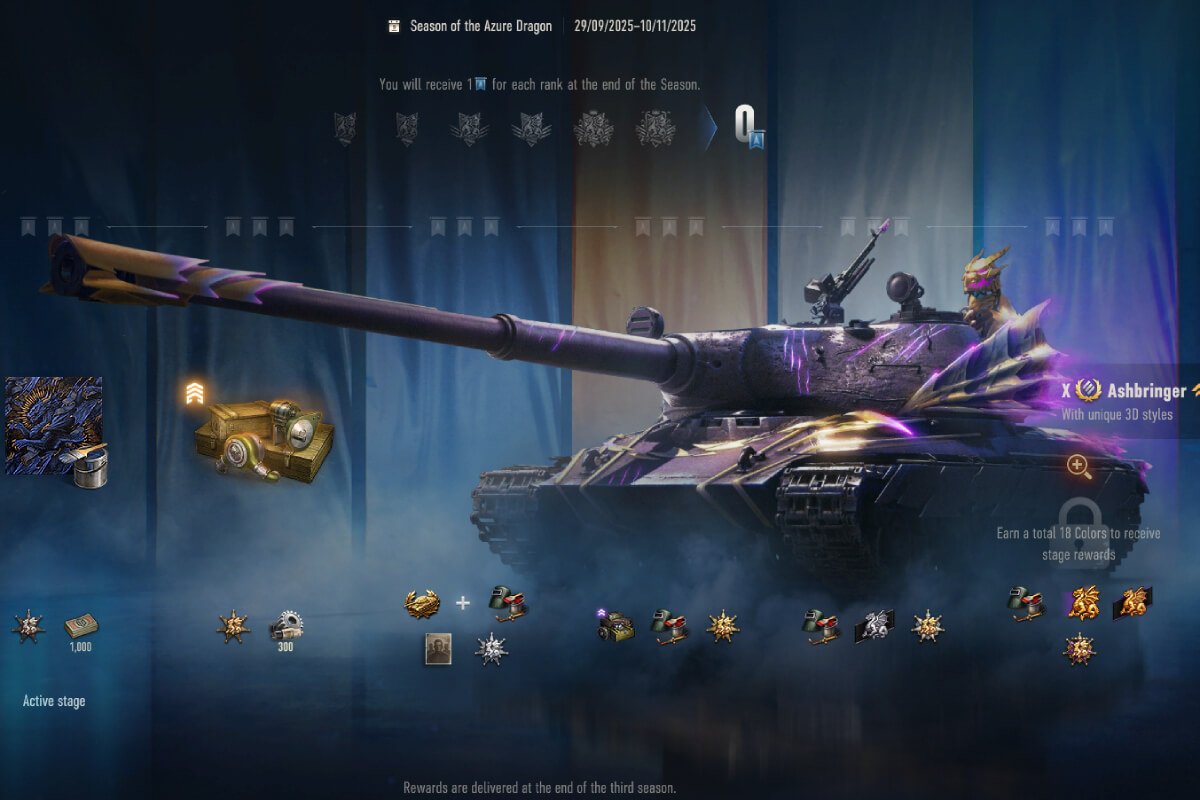Image resolution: width=1200 pixels, height=800 pixels.
Task: Show the rank token counter with blue flag
Action: [x=750, y=128]
